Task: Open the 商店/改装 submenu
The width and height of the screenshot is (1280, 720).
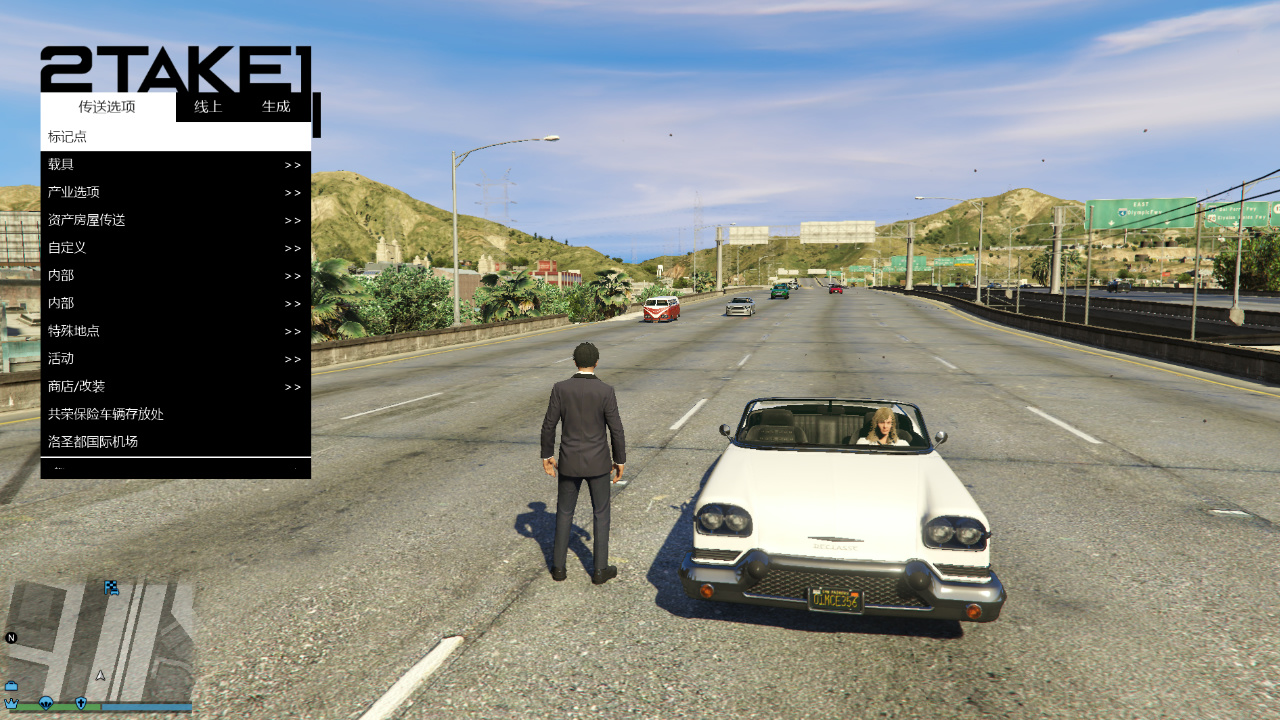Action: 175,387
